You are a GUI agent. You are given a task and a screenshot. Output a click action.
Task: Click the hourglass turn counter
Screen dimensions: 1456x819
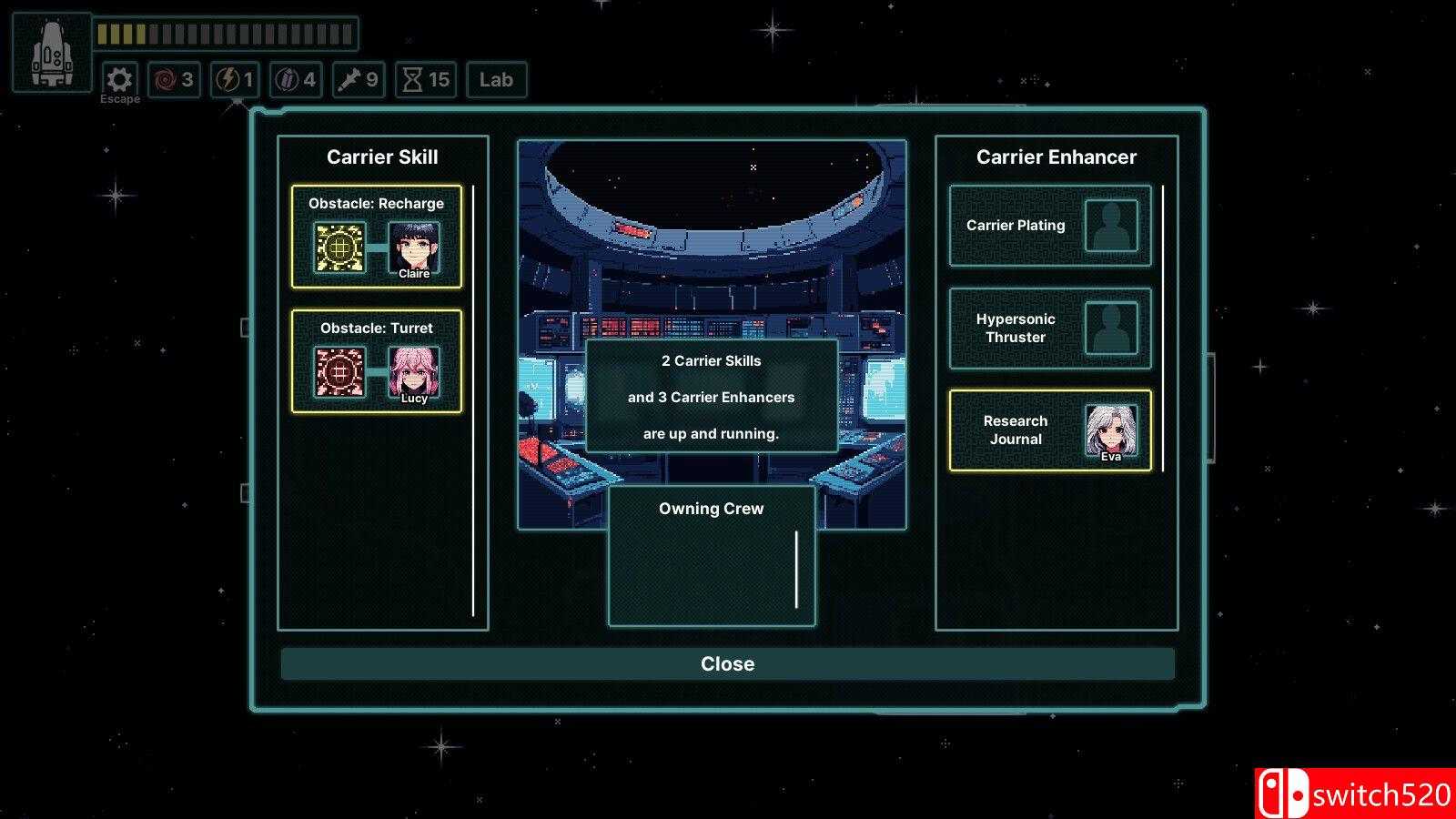[426, 80]
